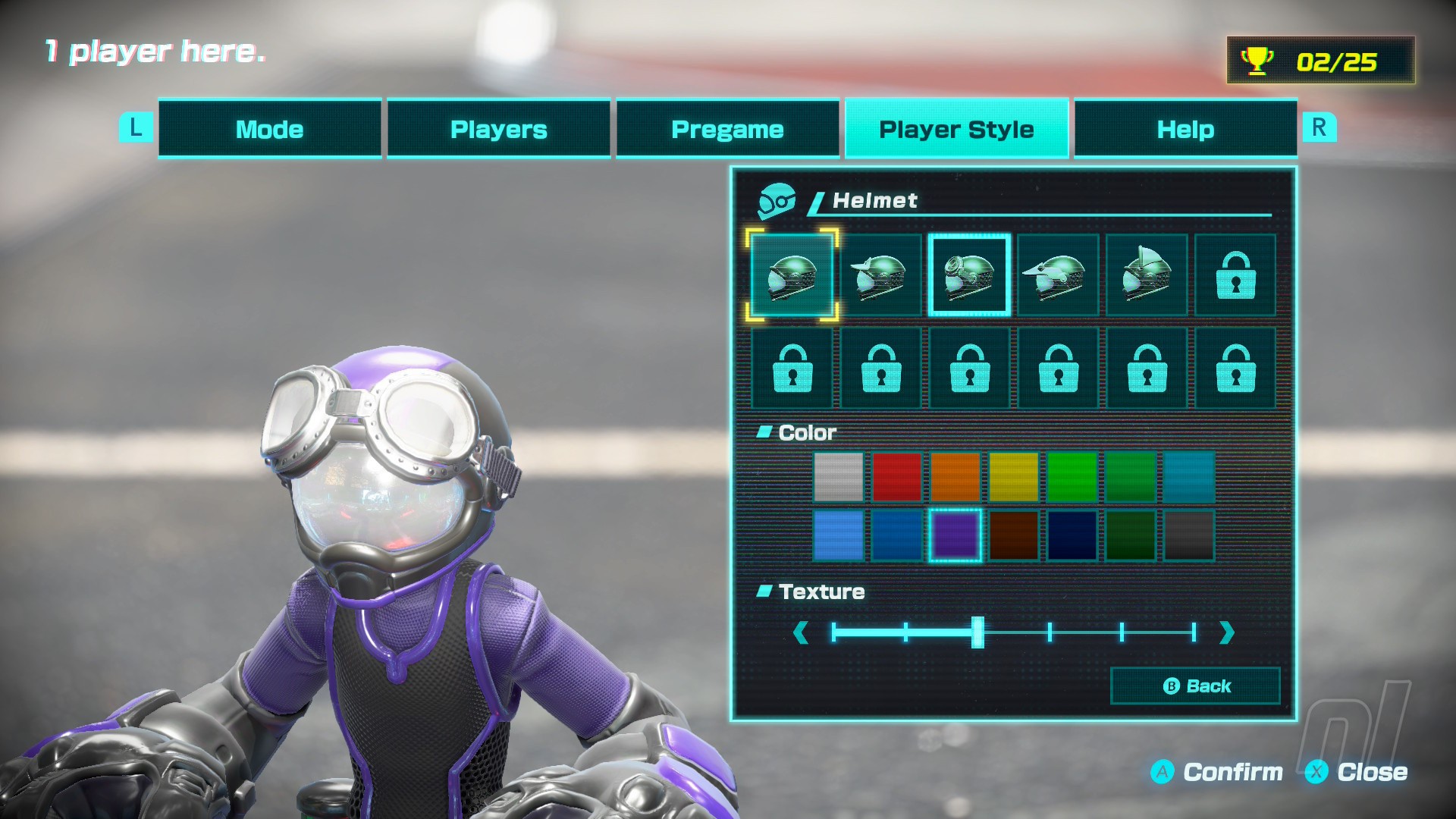Select the plain helmet with yellow brackets

point(792,275)
